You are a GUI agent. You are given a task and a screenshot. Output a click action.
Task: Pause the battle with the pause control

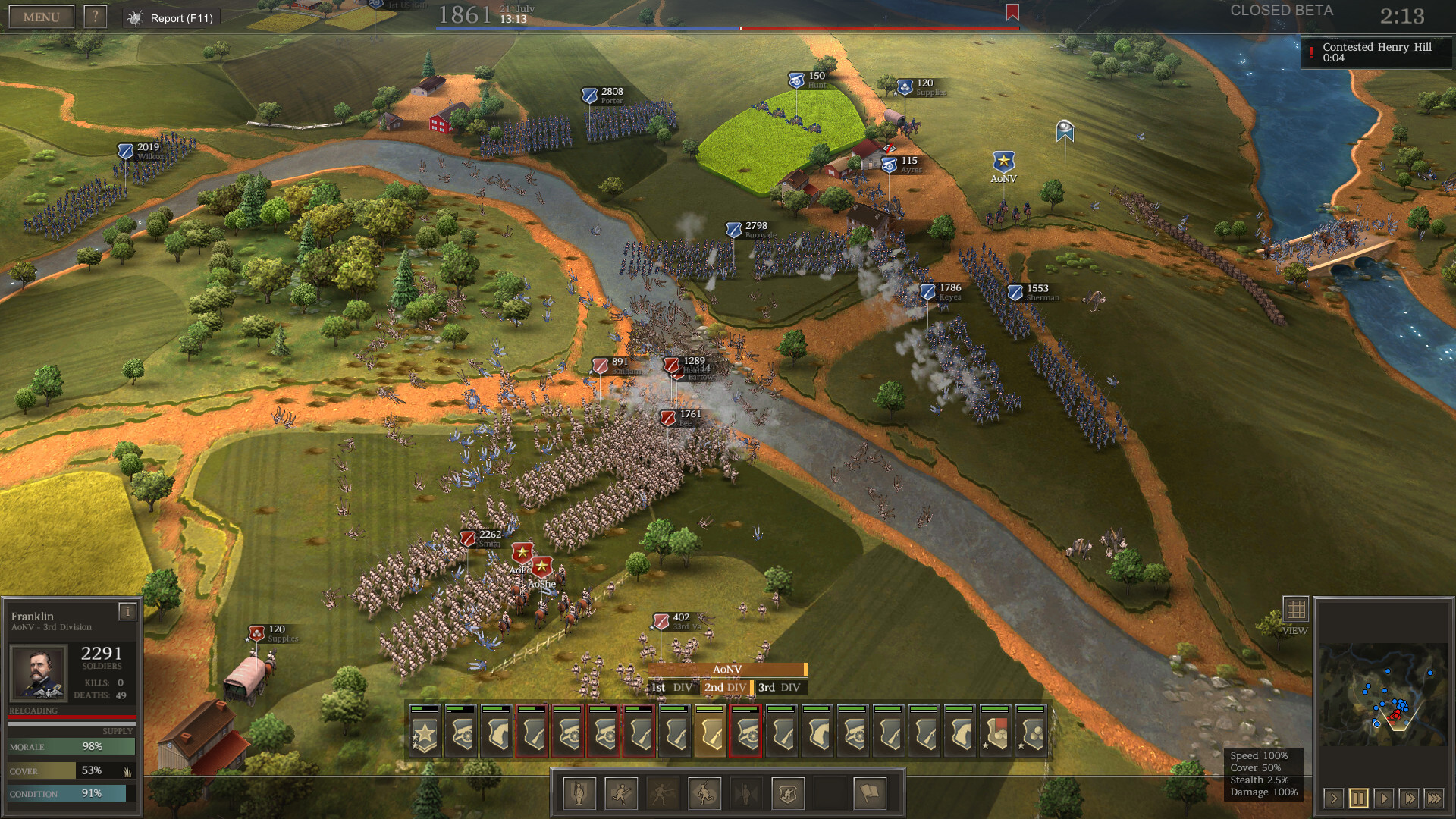[1357, 799]
